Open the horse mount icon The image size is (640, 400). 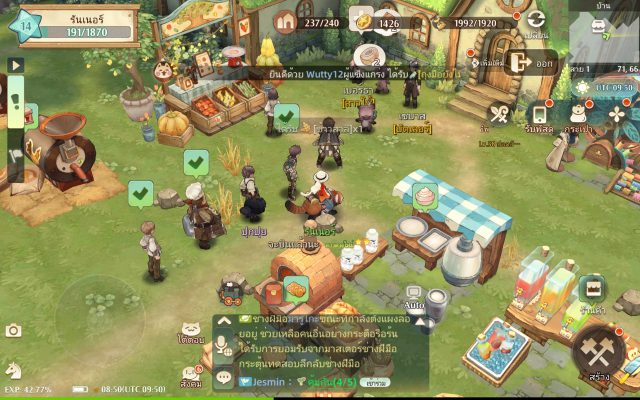(x=13, y=369)
